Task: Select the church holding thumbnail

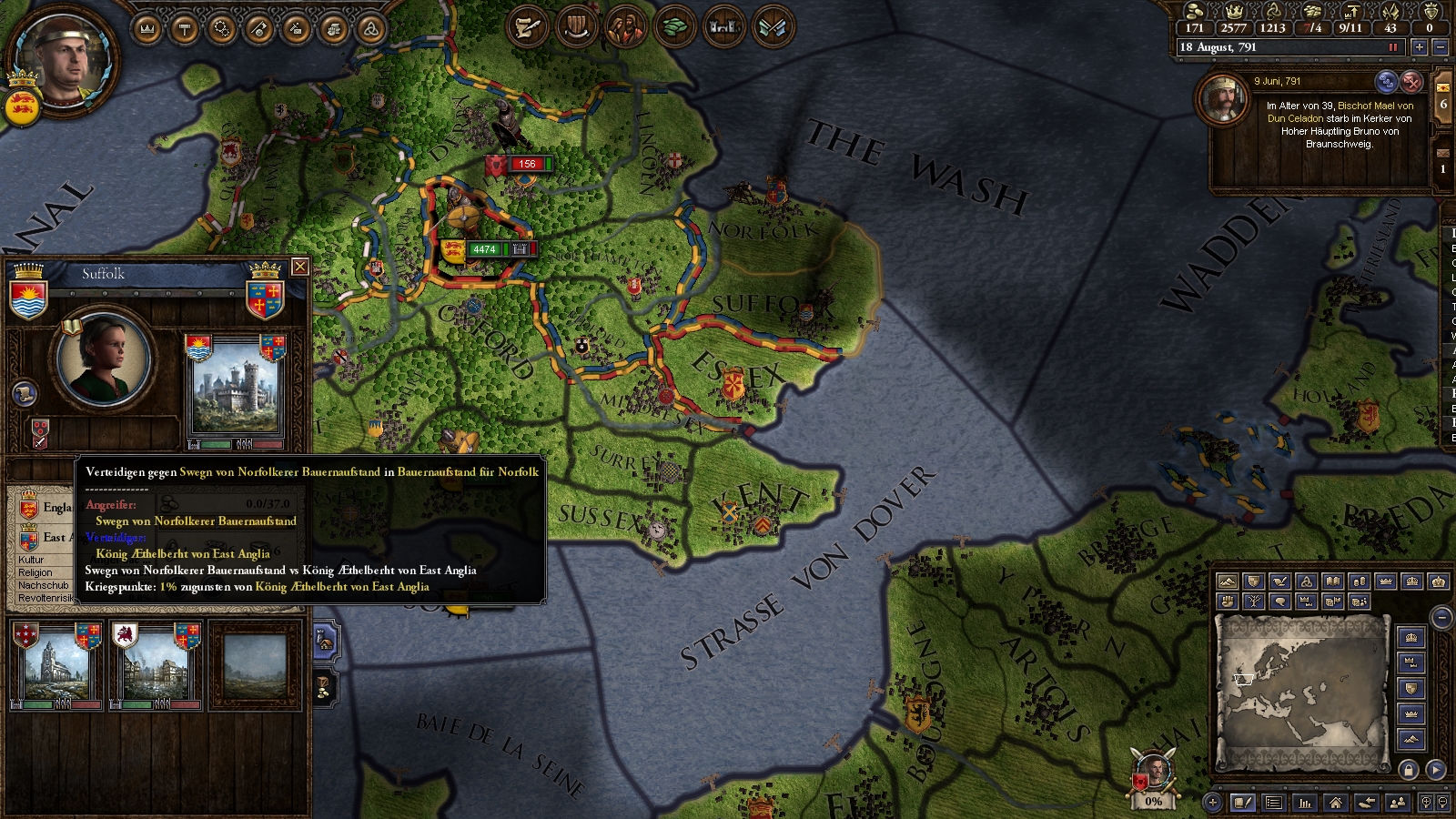Action: 56,664
